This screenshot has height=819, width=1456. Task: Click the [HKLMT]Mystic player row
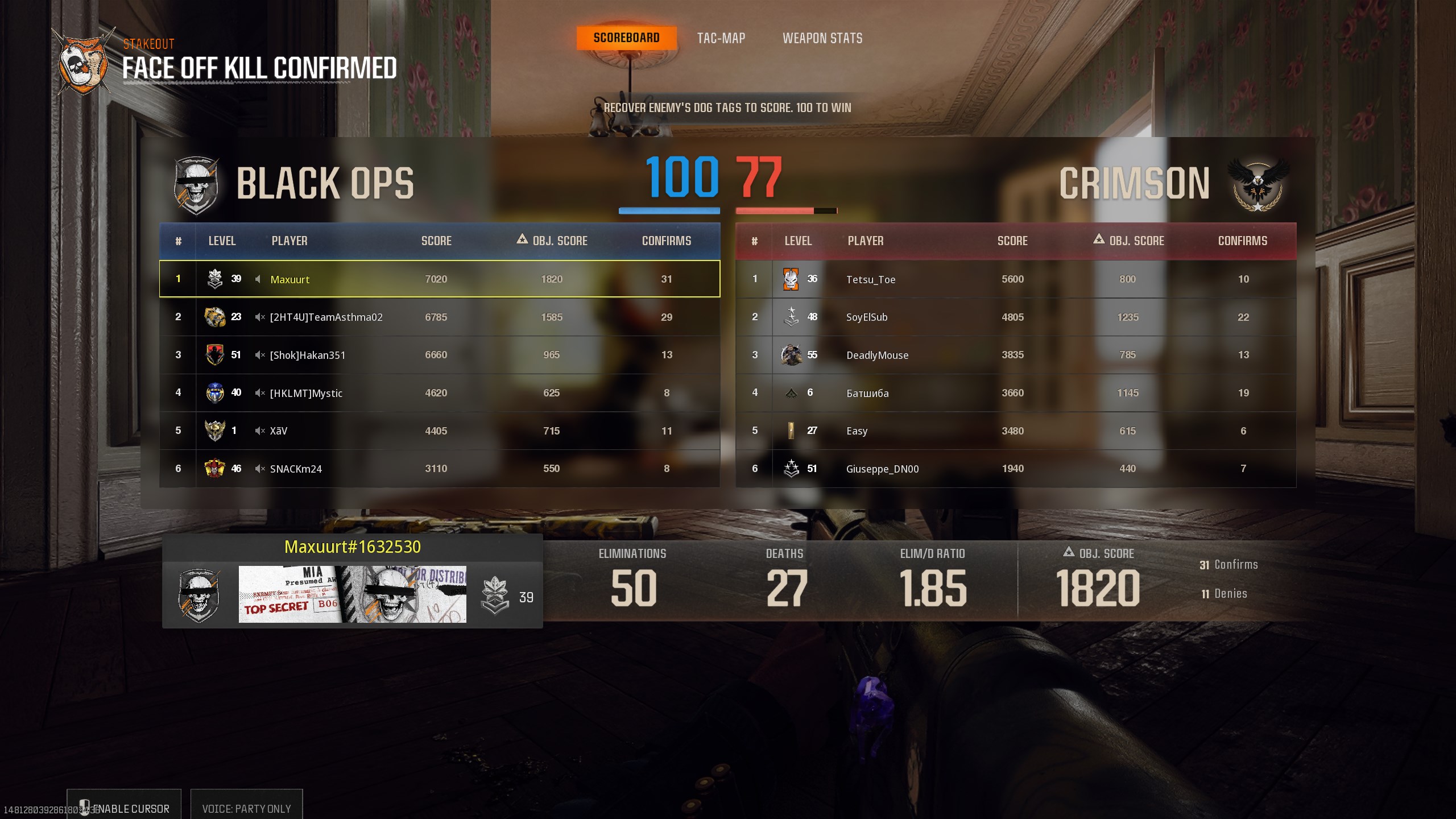tap(439, 393)
